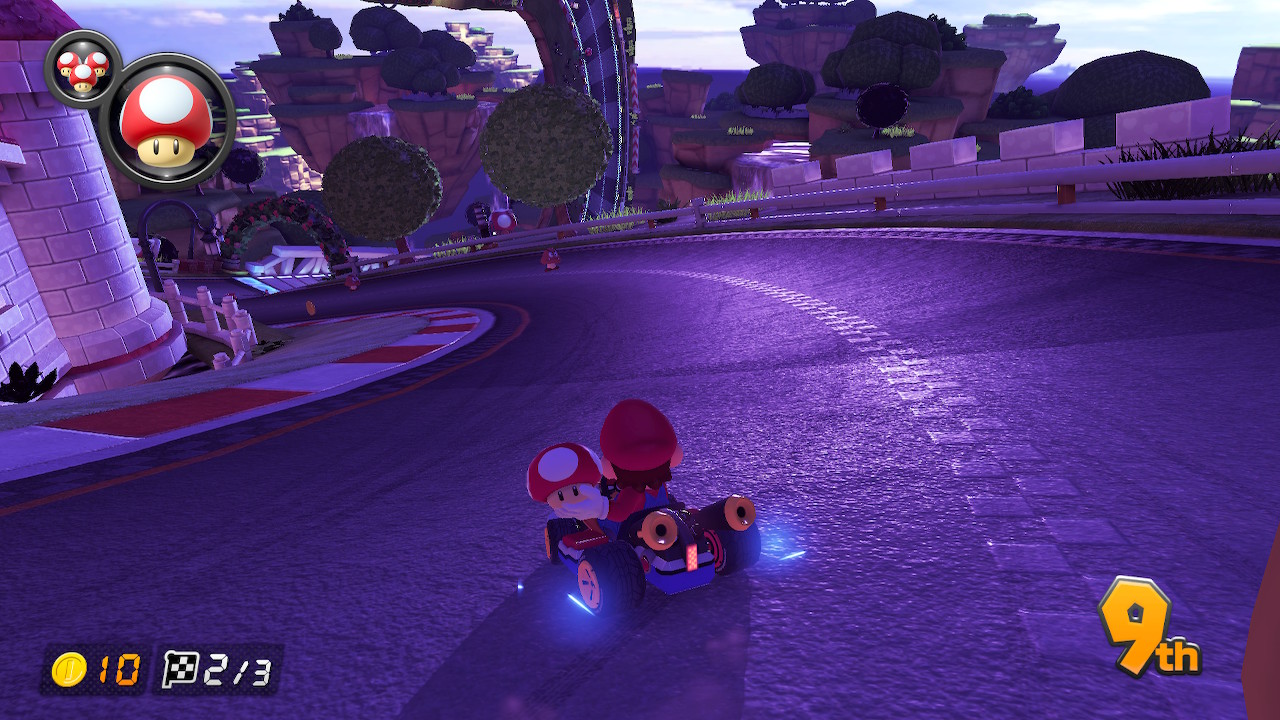1280x720 pixels.
Task: Use the mushroom in the main item slot
Action: pyautogui.click(x=167, y=122)
